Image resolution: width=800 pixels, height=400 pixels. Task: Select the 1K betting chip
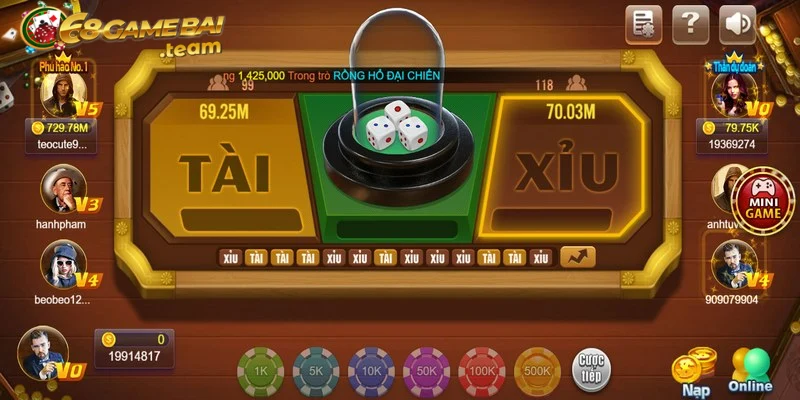[x=260, y=369]
